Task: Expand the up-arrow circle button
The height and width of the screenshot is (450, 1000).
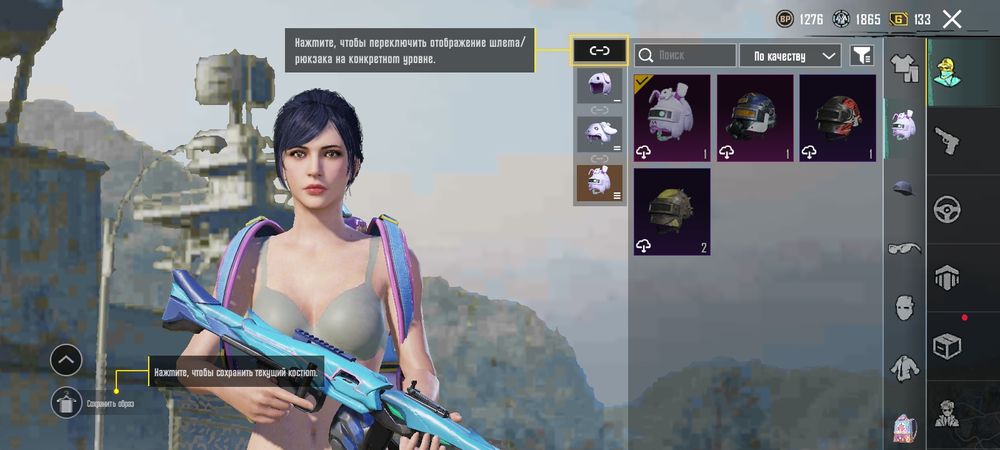Action: pyautogui.click(x=66, y=359)
